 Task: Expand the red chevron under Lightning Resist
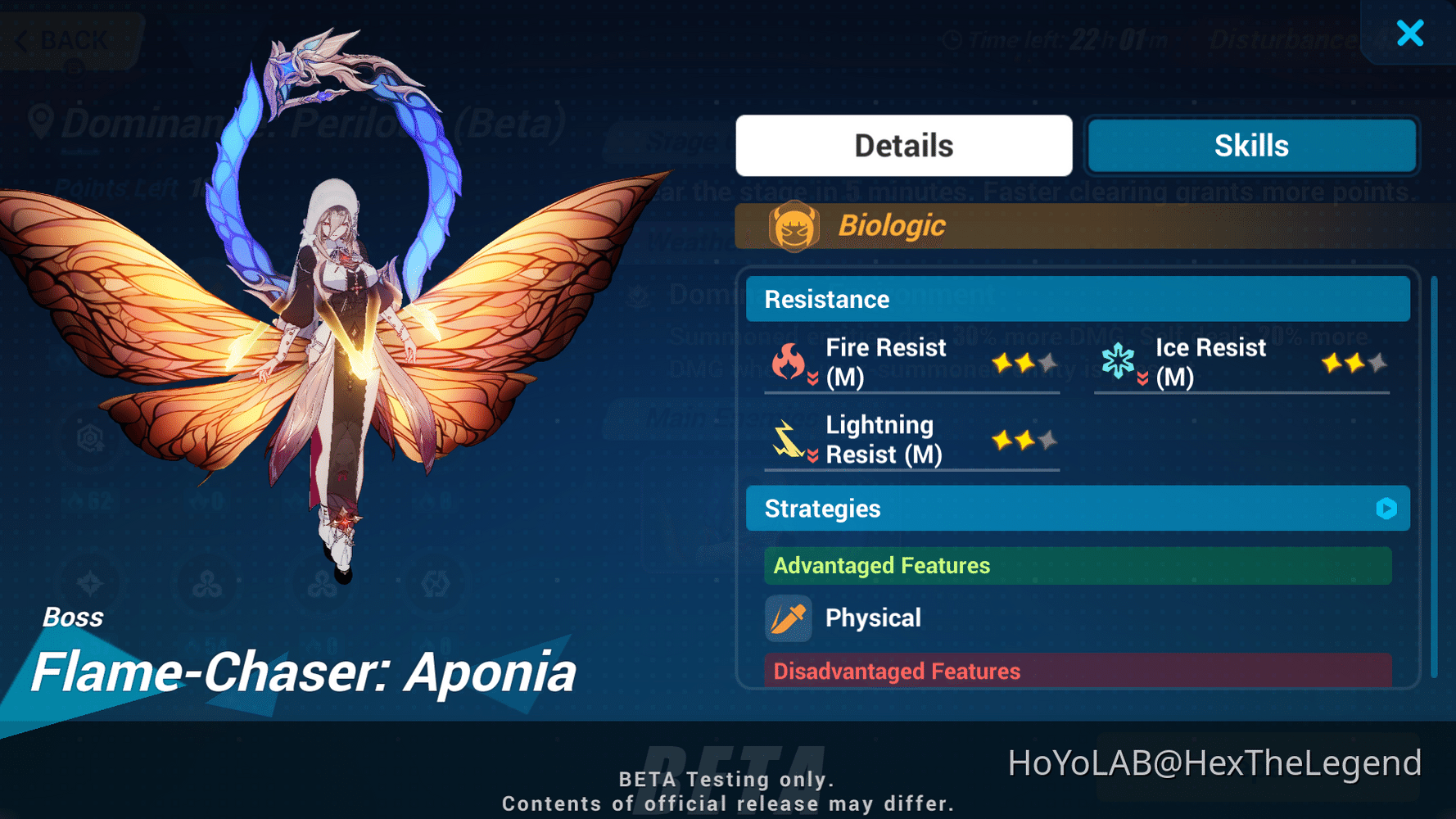tap(813, 457)
